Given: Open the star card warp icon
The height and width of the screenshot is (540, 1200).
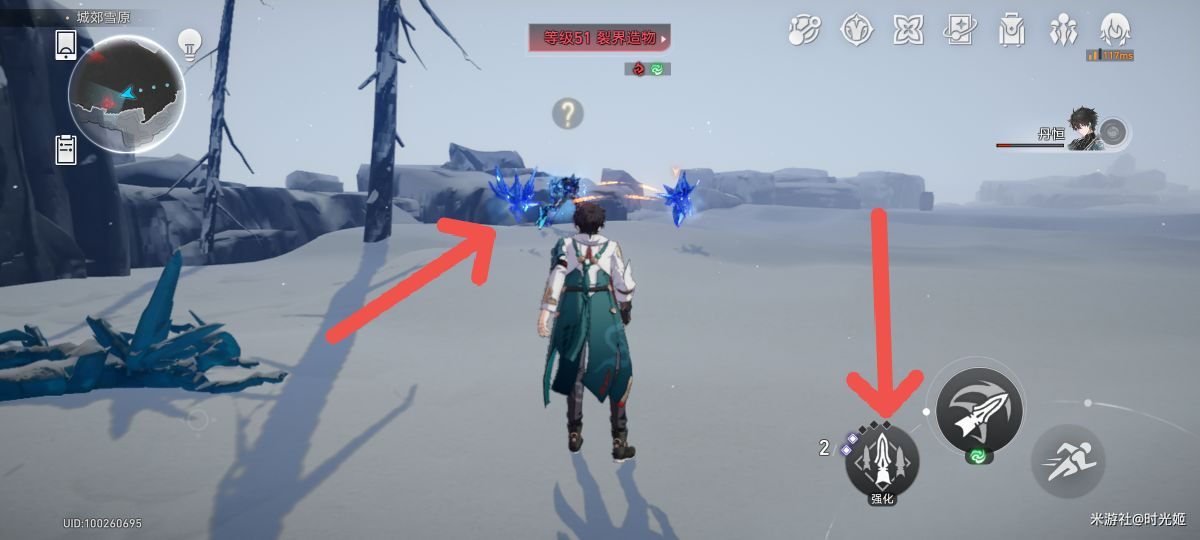Looking at the screenshot, I should (x=960, y=30).
